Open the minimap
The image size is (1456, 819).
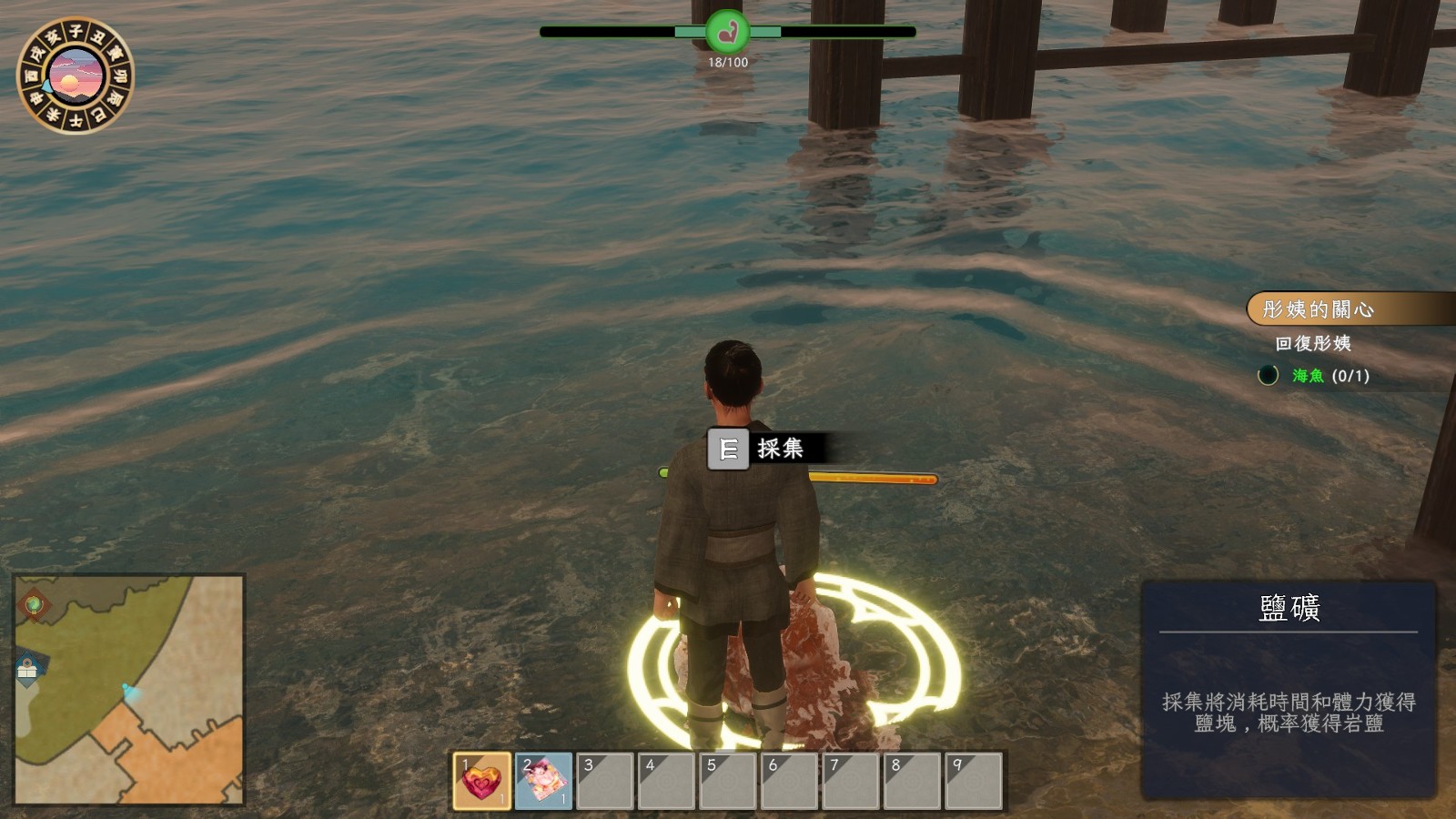pos(129,689)
